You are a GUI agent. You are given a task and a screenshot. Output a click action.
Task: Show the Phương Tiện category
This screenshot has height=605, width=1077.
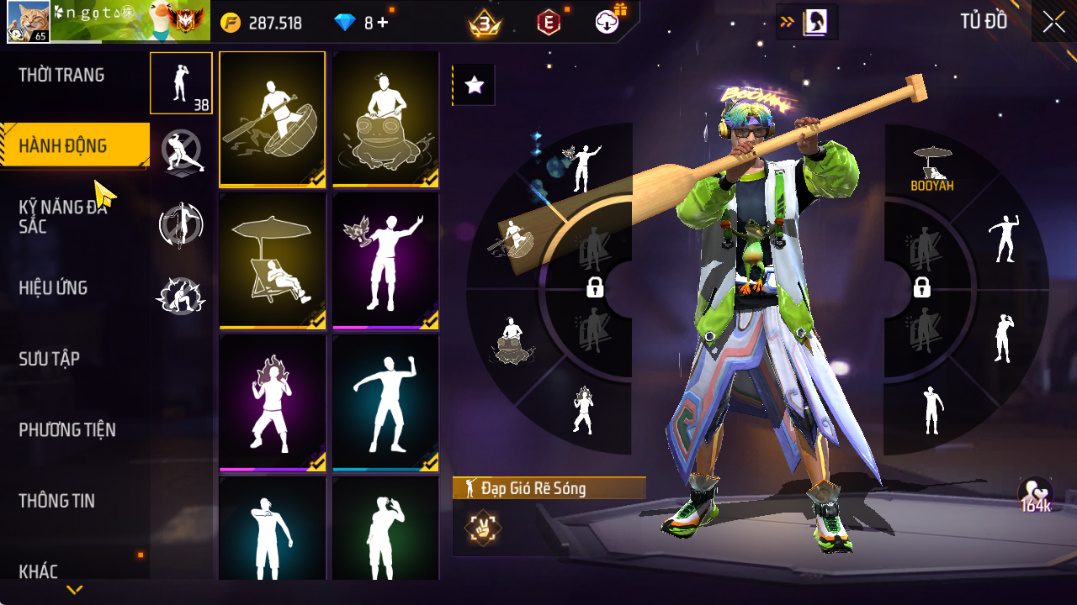click(67, 430)
